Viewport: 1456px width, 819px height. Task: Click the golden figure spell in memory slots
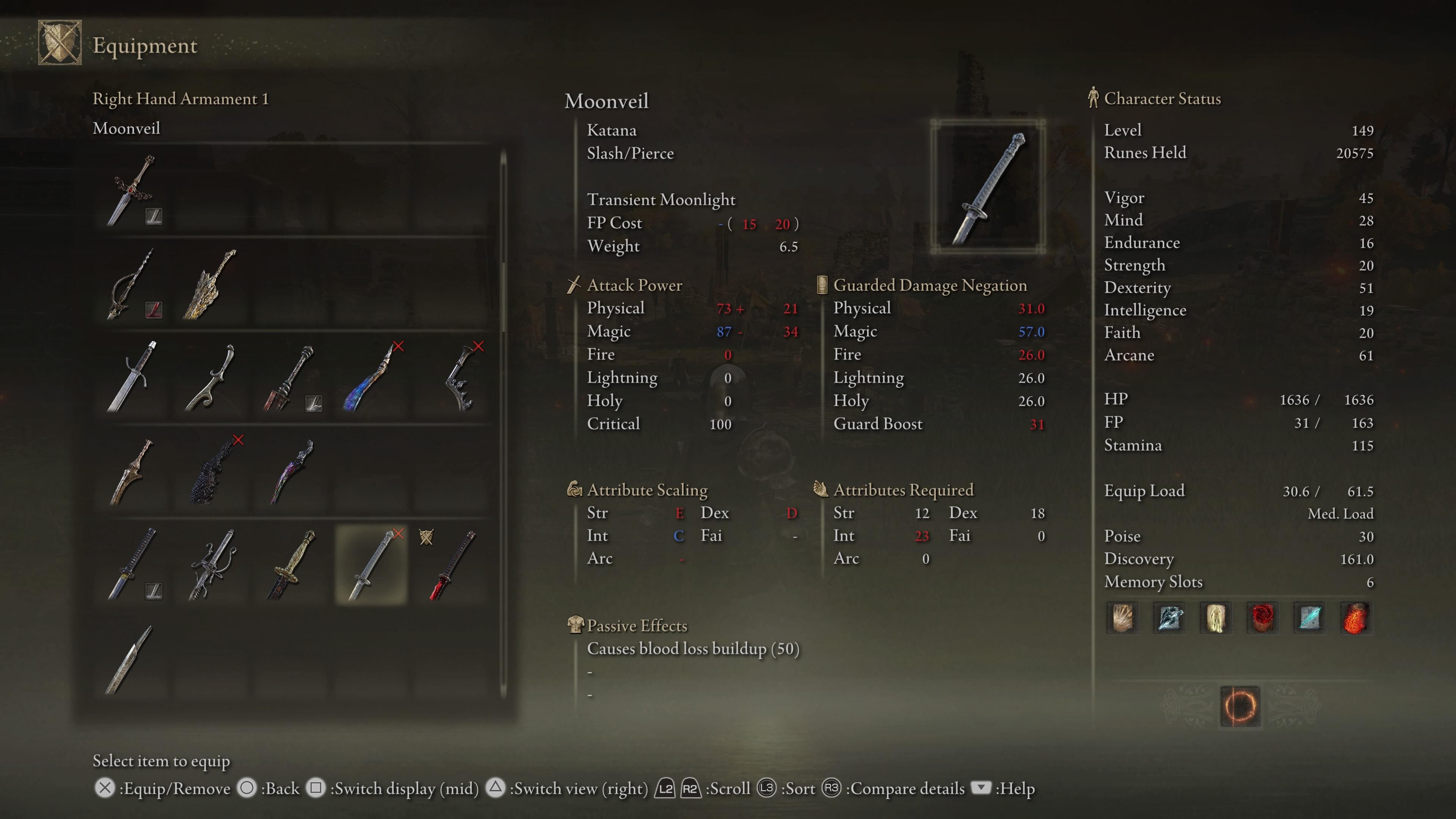click(1216, 618)
